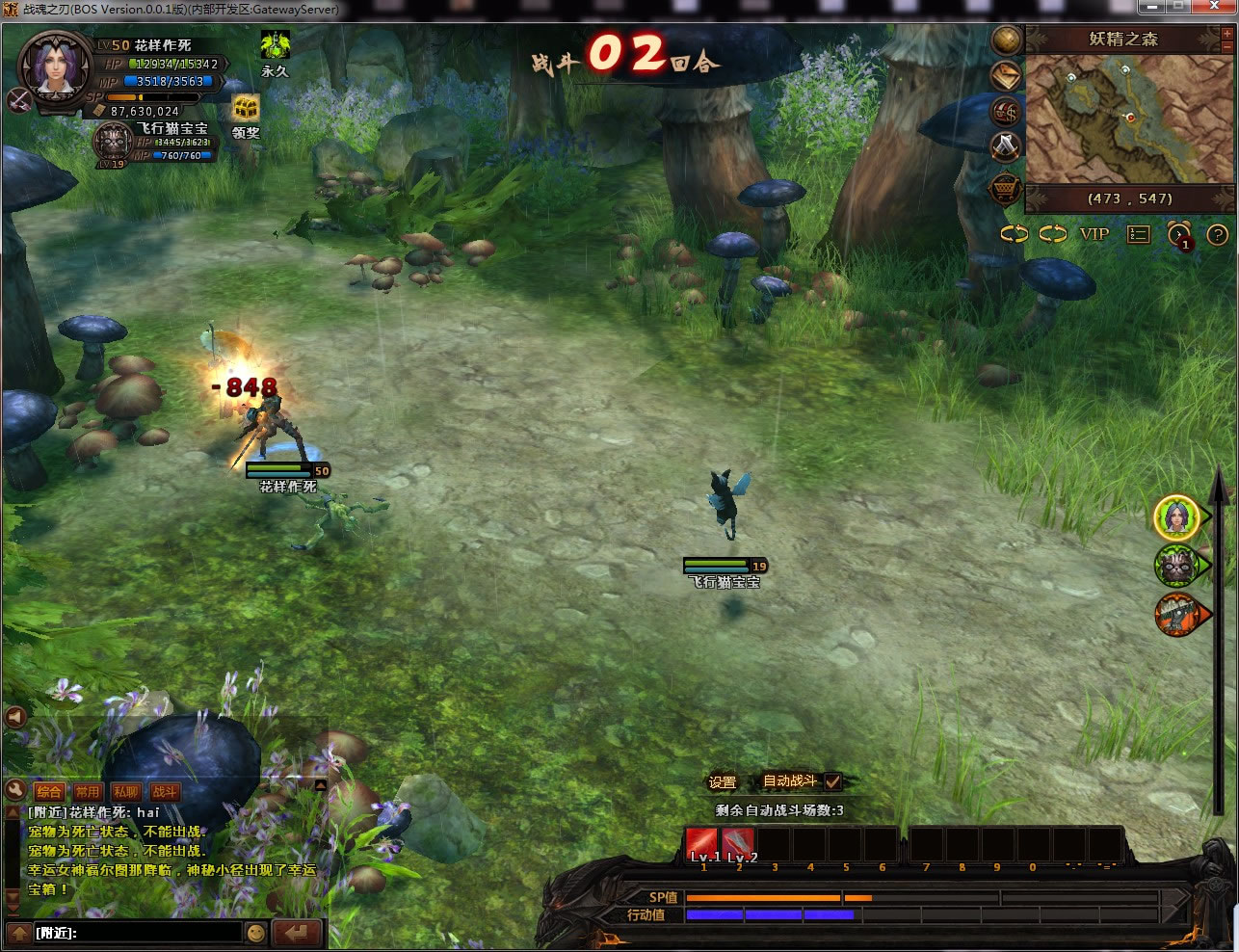
Task: Claim the 领奖 treasure chest reward
Action: (x=247, y=108)
